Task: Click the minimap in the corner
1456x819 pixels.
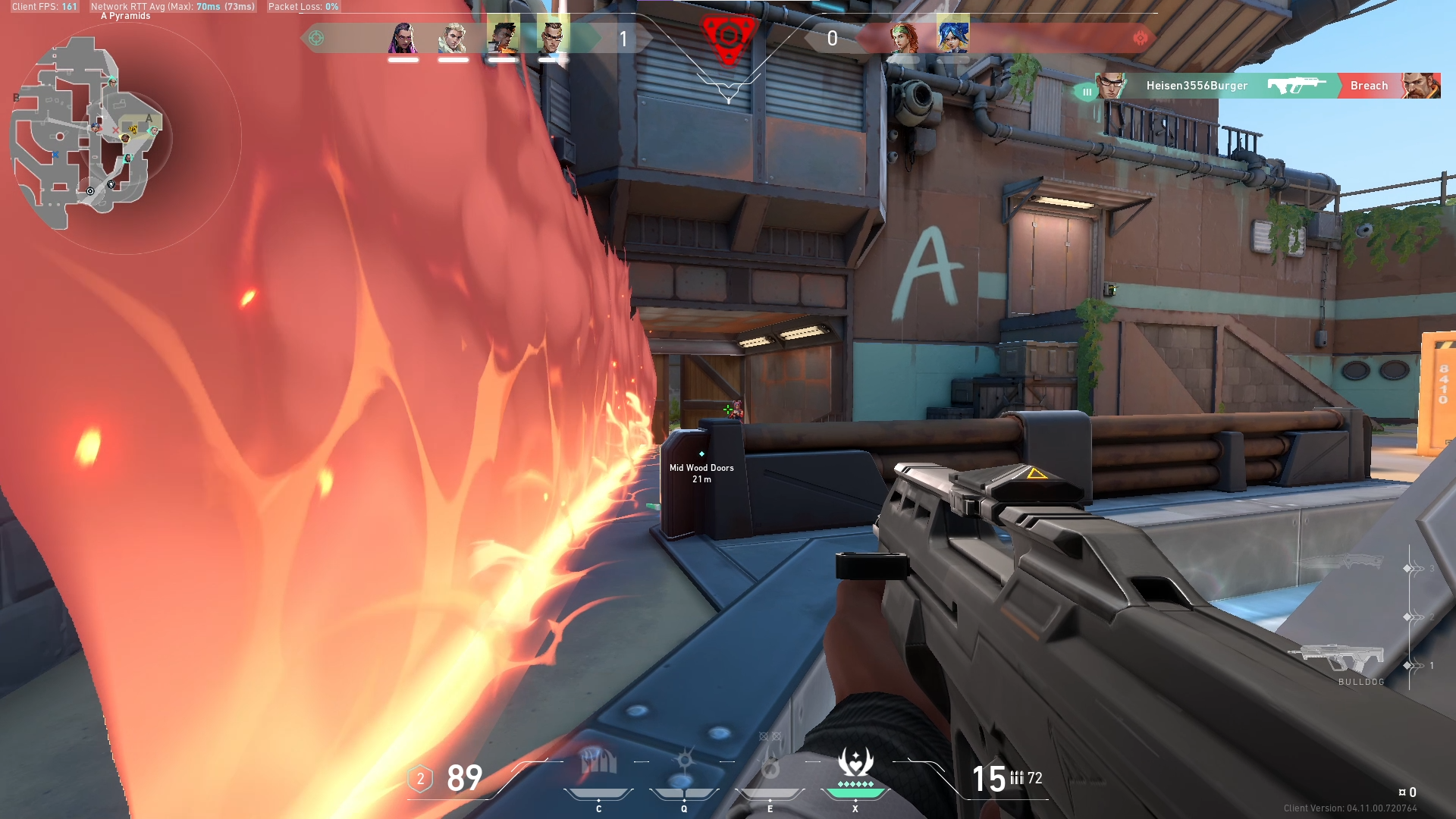Action: click(x=89, y=133)
